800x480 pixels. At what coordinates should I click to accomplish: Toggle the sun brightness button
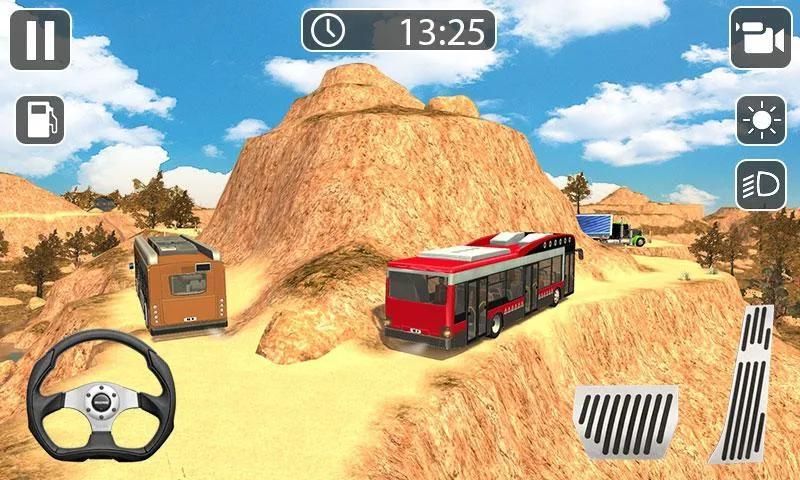tap(761, 121)
